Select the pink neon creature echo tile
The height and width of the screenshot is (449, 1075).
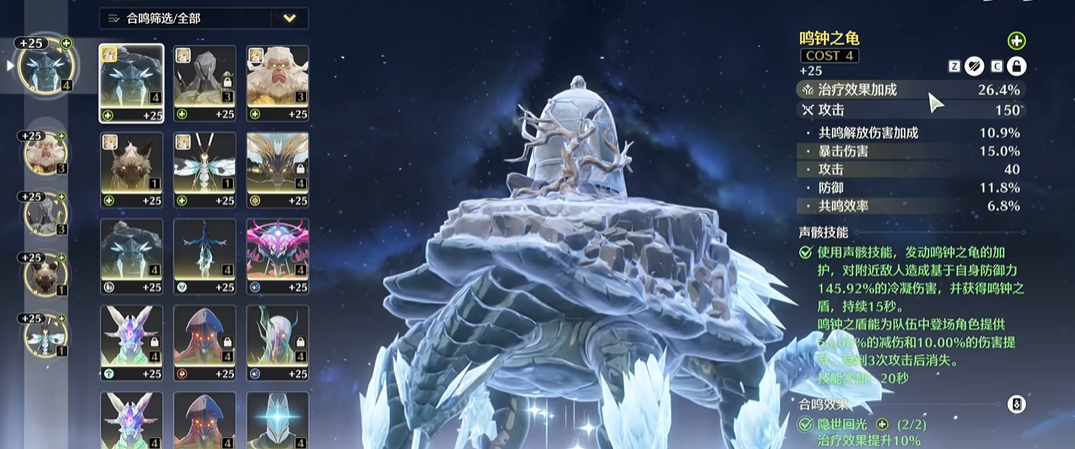coord(277,250)
